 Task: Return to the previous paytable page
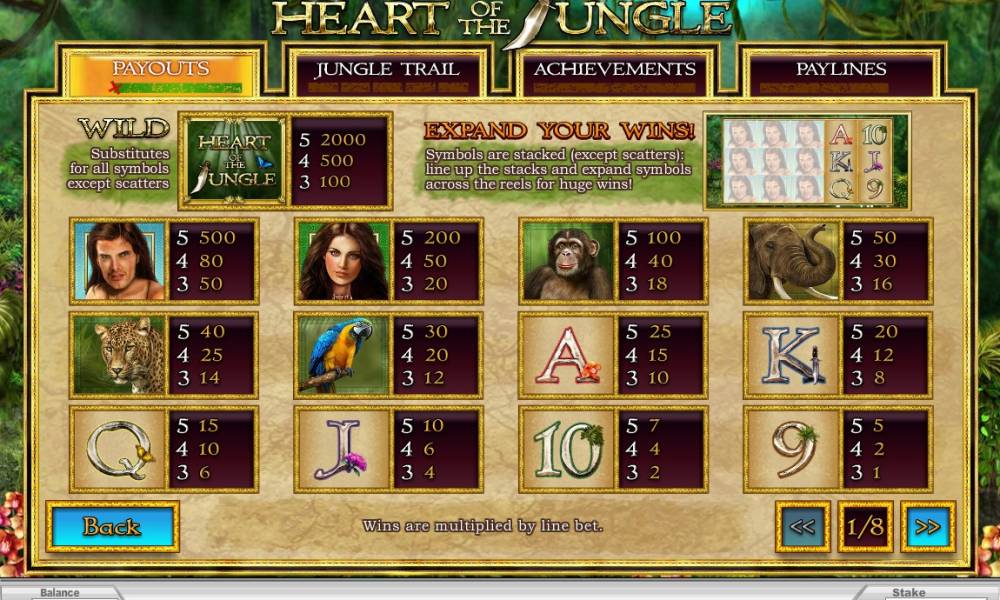(802, 527)
